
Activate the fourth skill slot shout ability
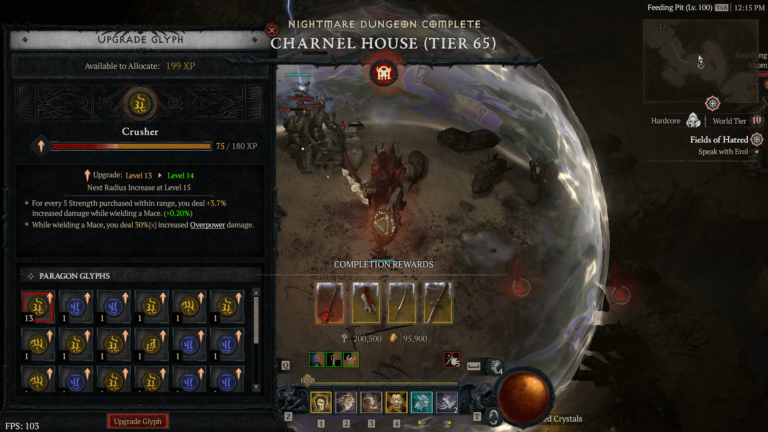point(396,402)
